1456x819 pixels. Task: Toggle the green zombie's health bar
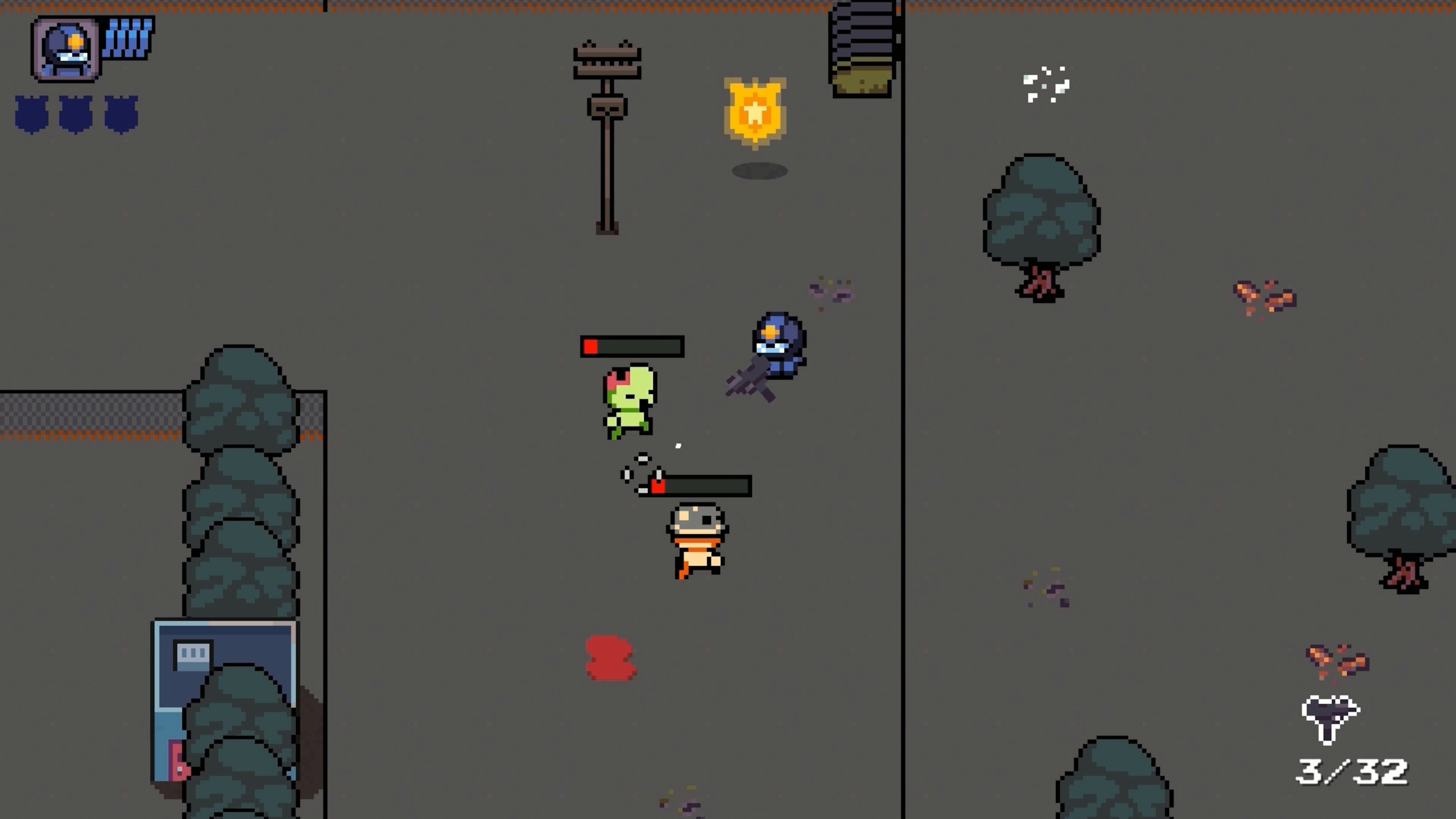(631, 347)
